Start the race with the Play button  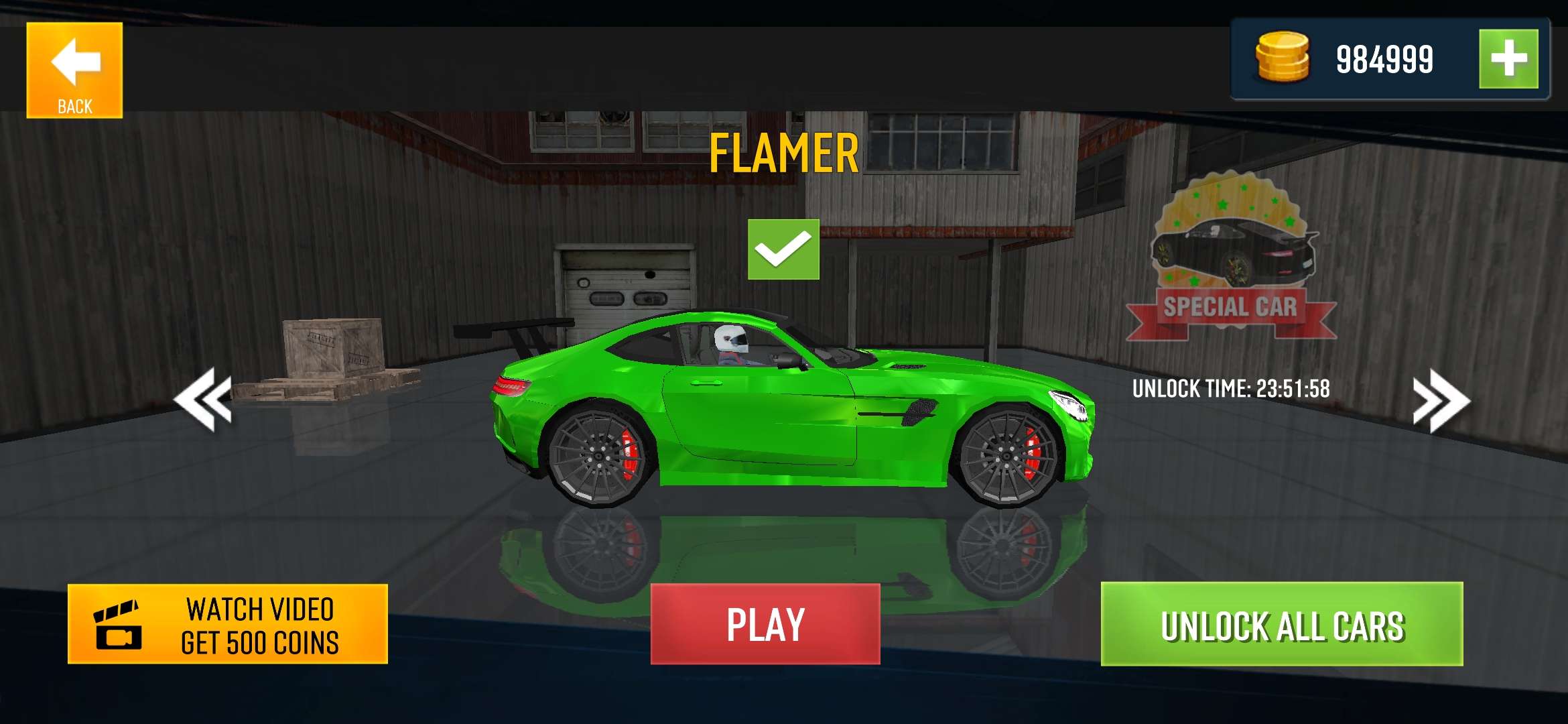pos(765,624)
